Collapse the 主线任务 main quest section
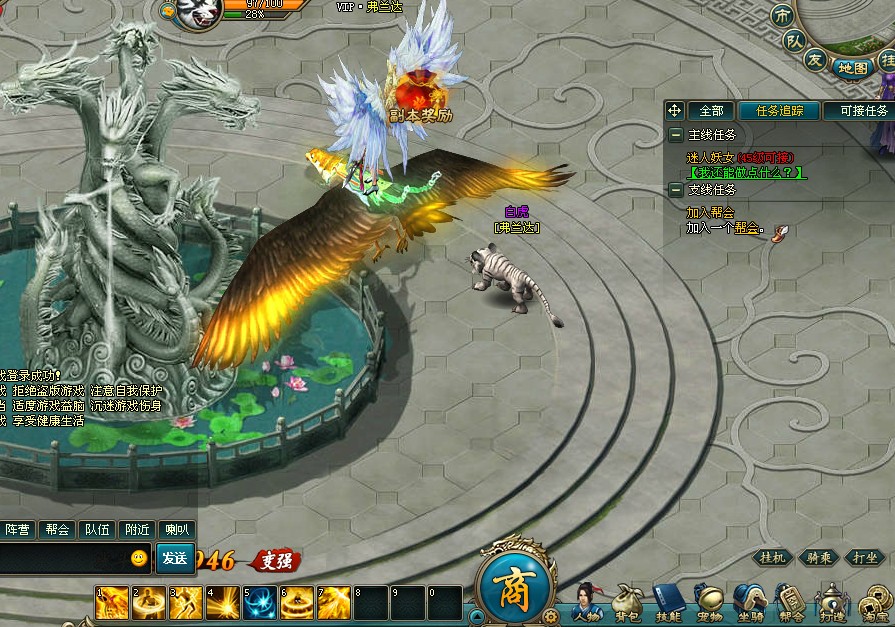This screenshot has height=627, width=895. pos(676,134)
